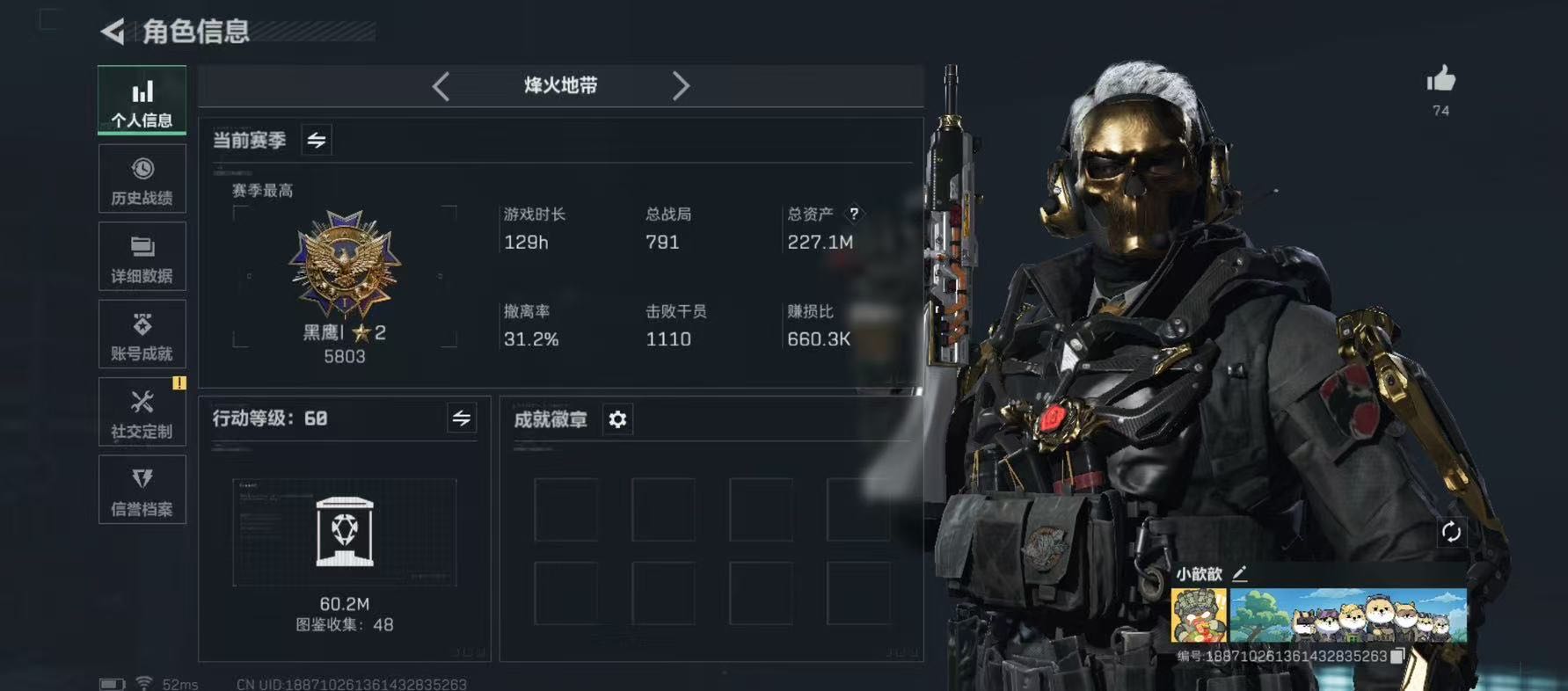Screen dimensions: 1568x691
Task: Click the right arrow beside 烽火地带
Action: (680, 86)
